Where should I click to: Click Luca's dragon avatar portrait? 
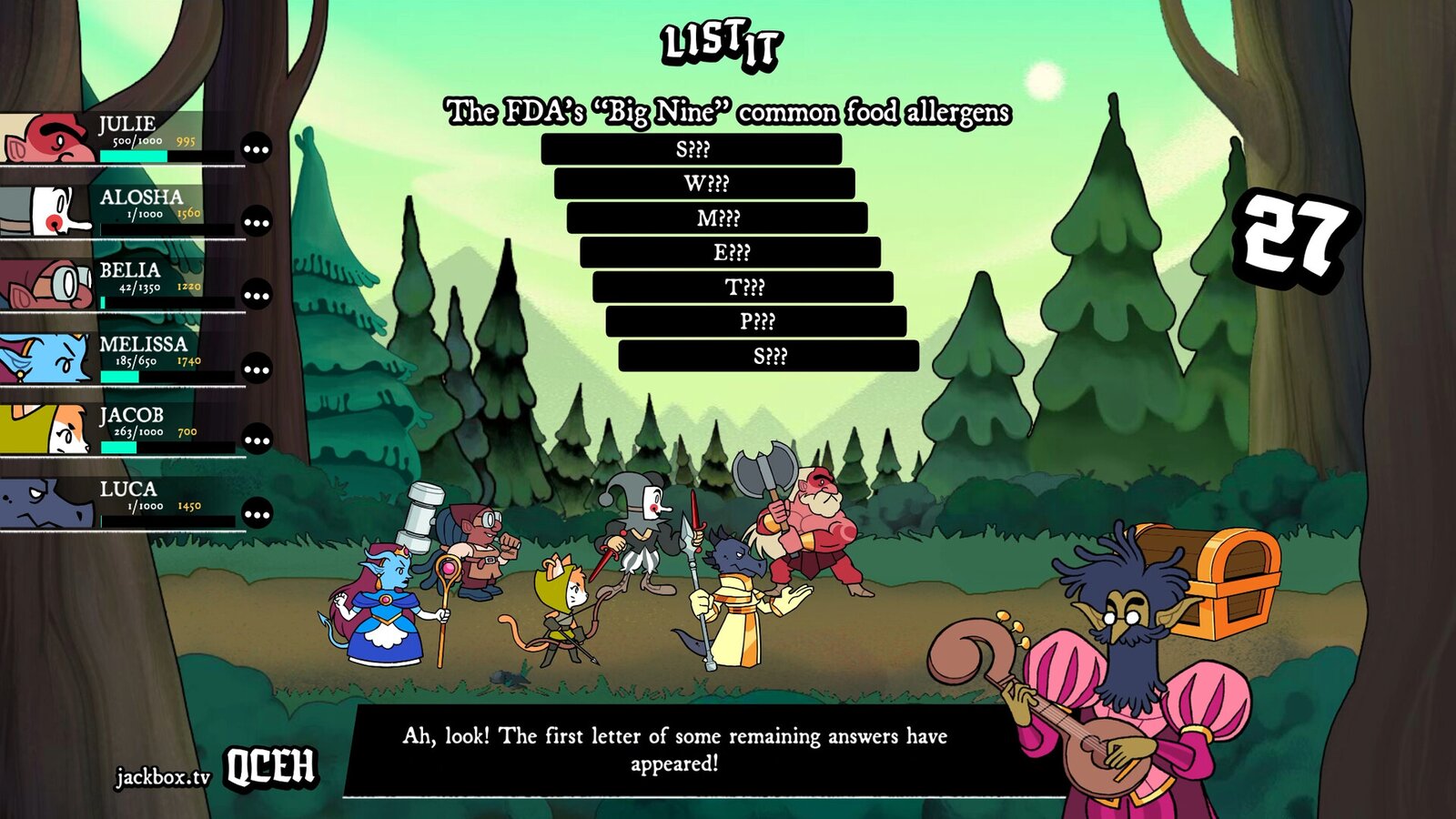[x=44, y=501]
